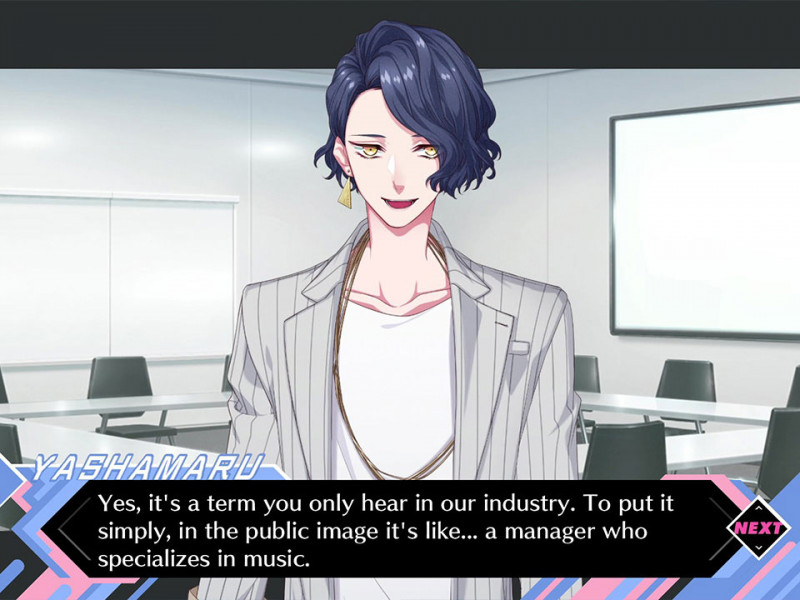Advance dialogue with the NEXT button
Image resolution: width=800 pixels, height=600 pixels.
pyautogui.click(x=757, y=527)
